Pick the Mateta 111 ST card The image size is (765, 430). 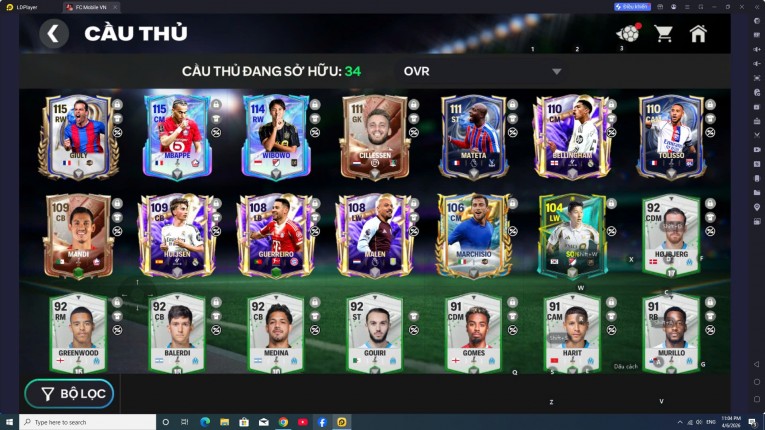click(472, 137)
